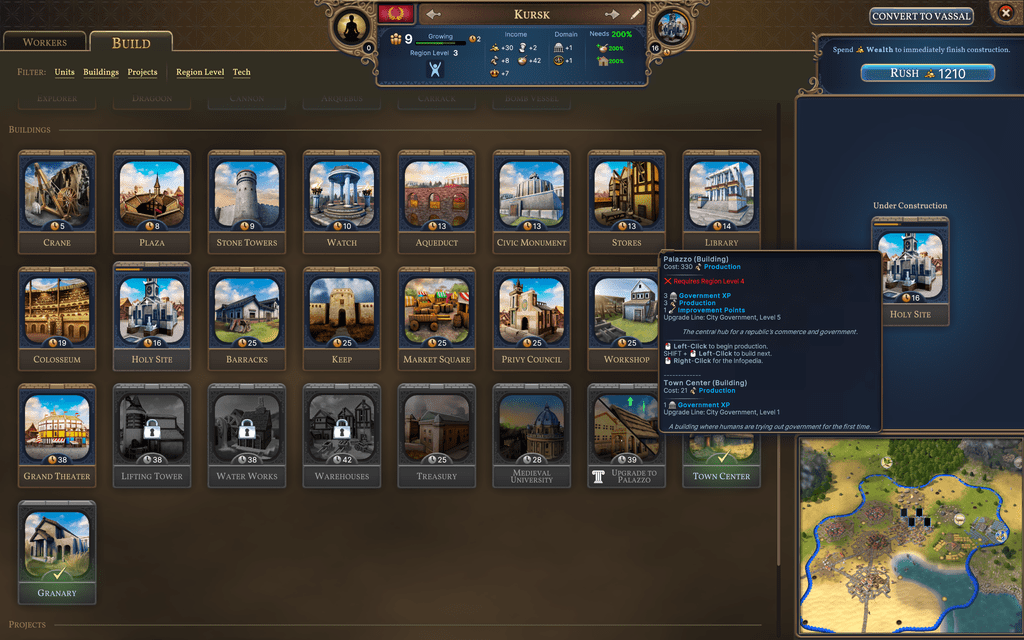This screenshot has height=640, width=1024.
Task: Click the Holy Site under construction
Action: (910, 271)
